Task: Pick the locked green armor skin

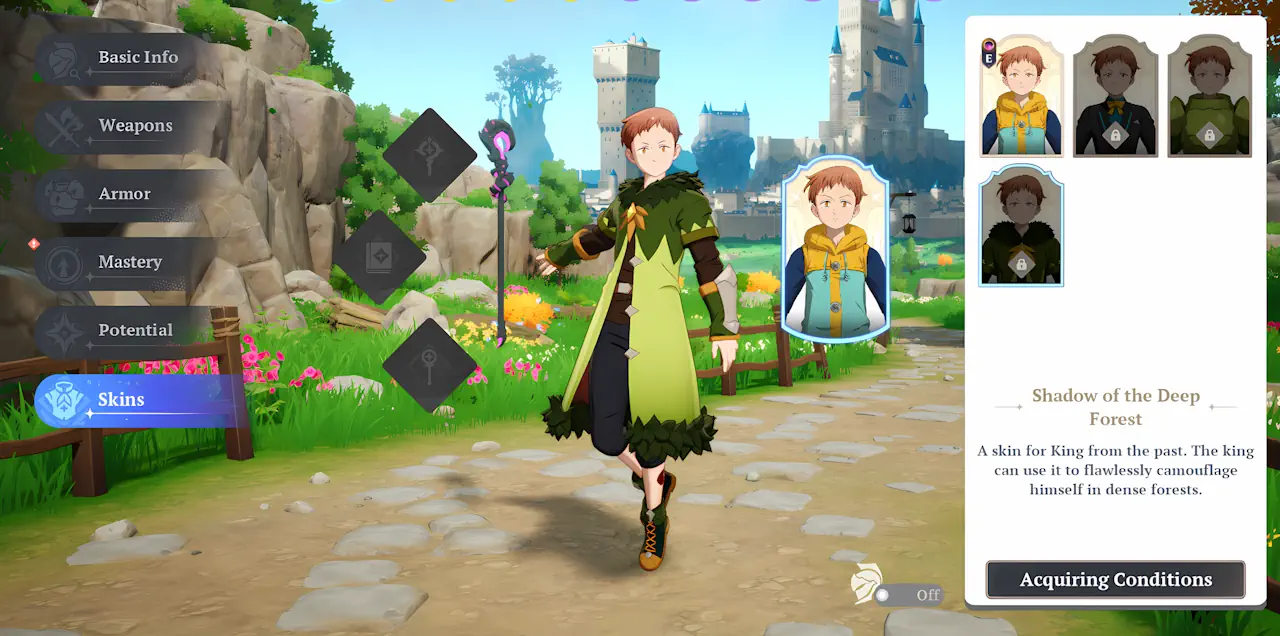Action: [1209, 97]
